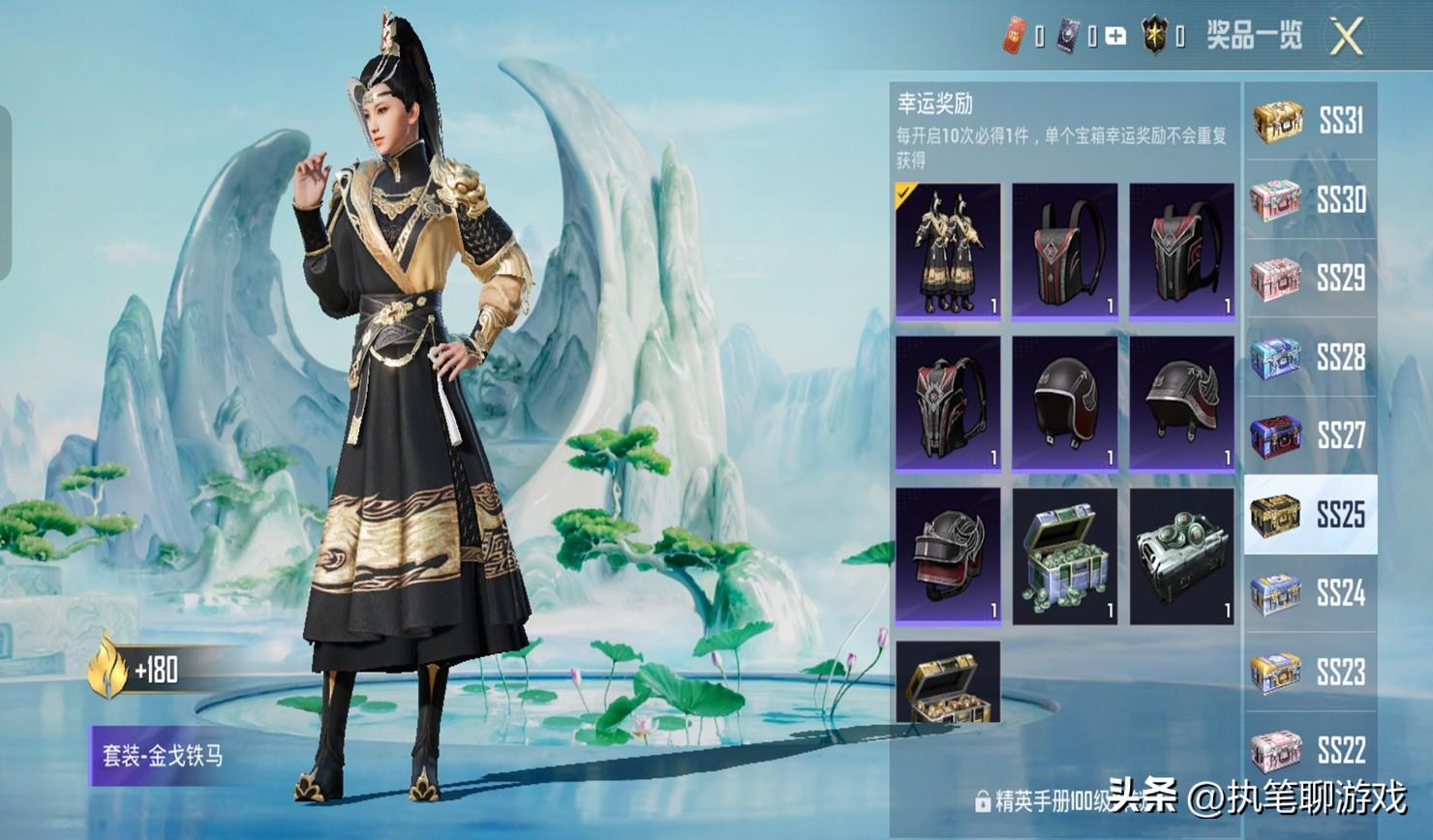Screen dimensions: 1433x840
Task: Select the SS30 crate tab
Action: [1310, 200]
